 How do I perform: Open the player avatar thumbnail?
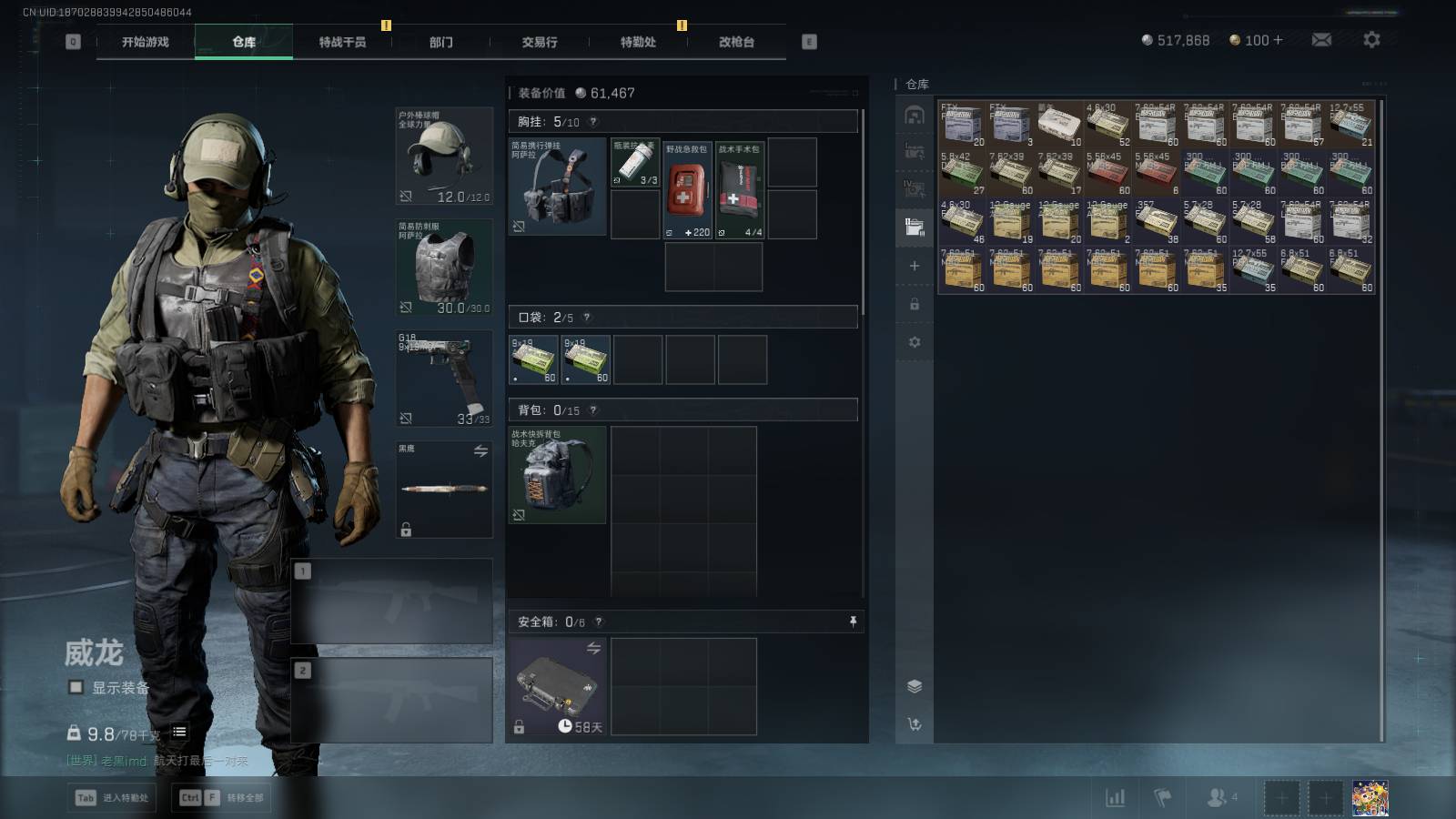pos(1370,798)
